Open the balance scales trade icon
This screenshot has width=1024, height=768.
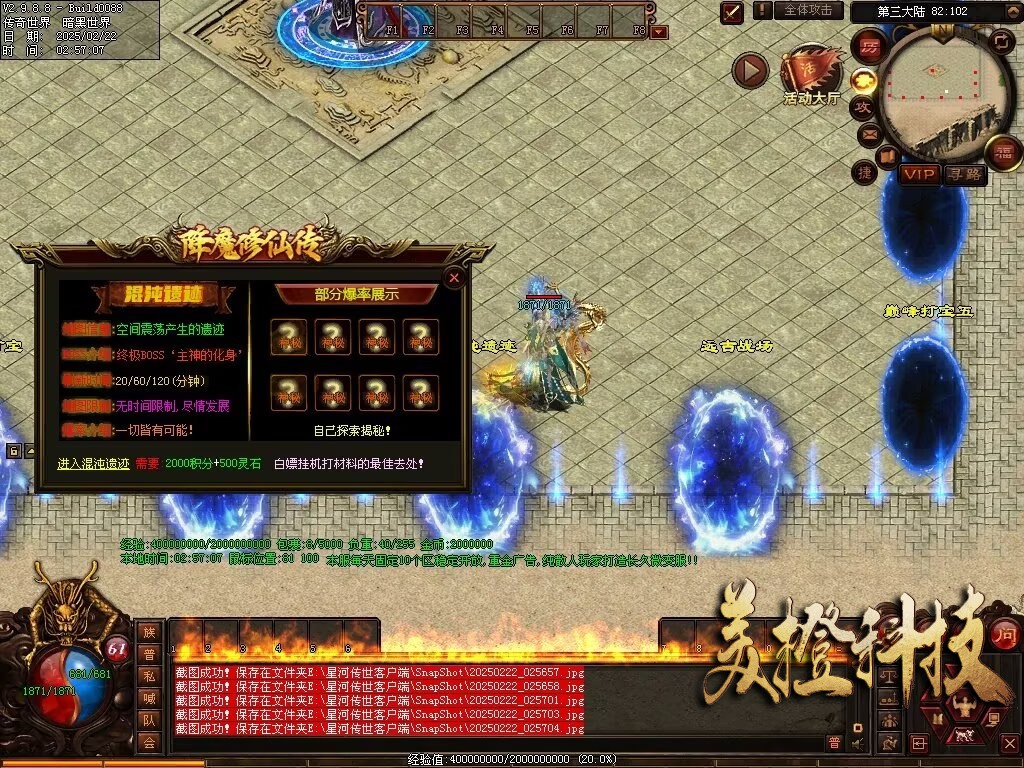pyautogui.click(x=888, y=676)
